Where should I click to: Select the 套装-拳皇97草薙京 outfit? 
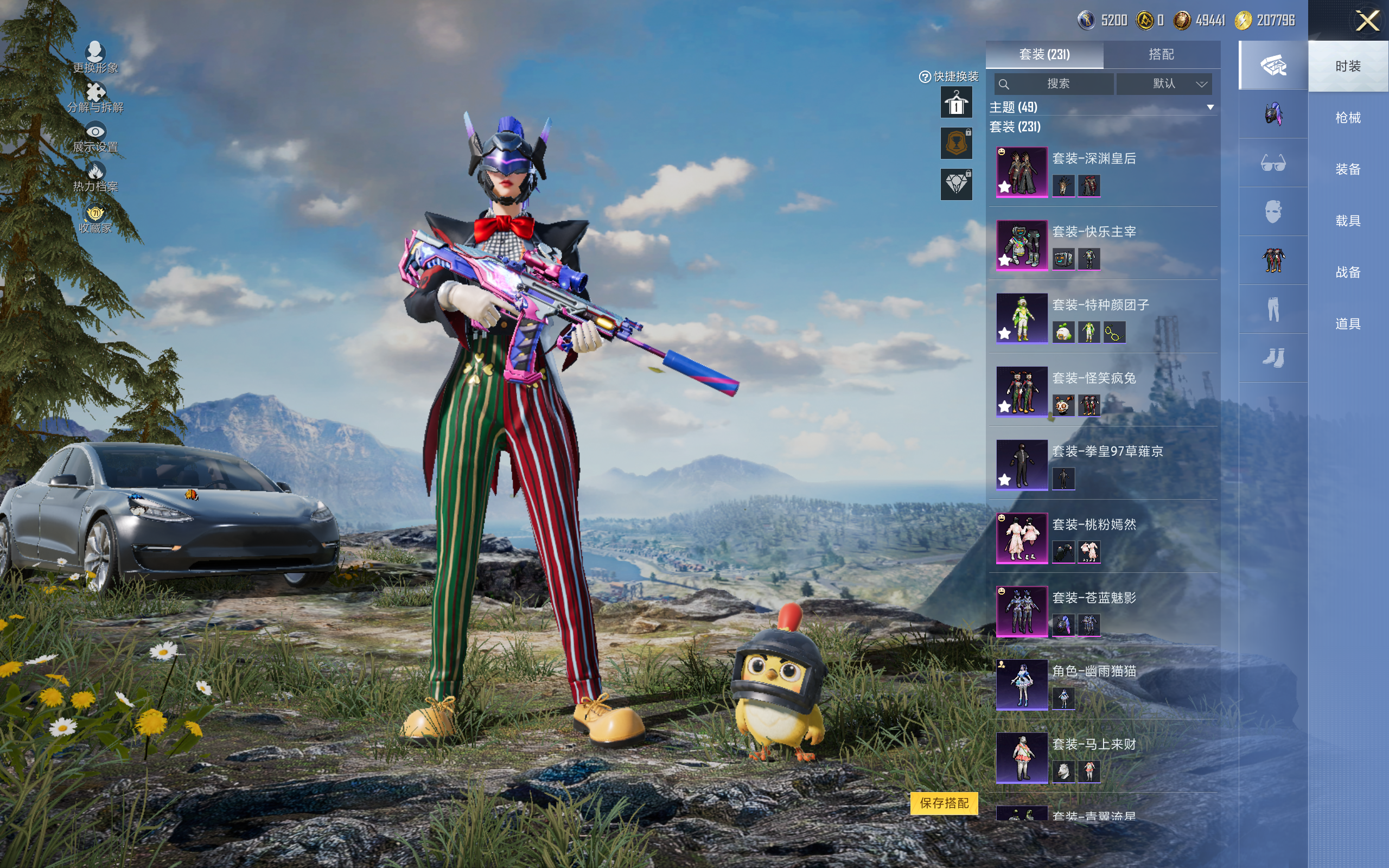(x=1022, y=464)
